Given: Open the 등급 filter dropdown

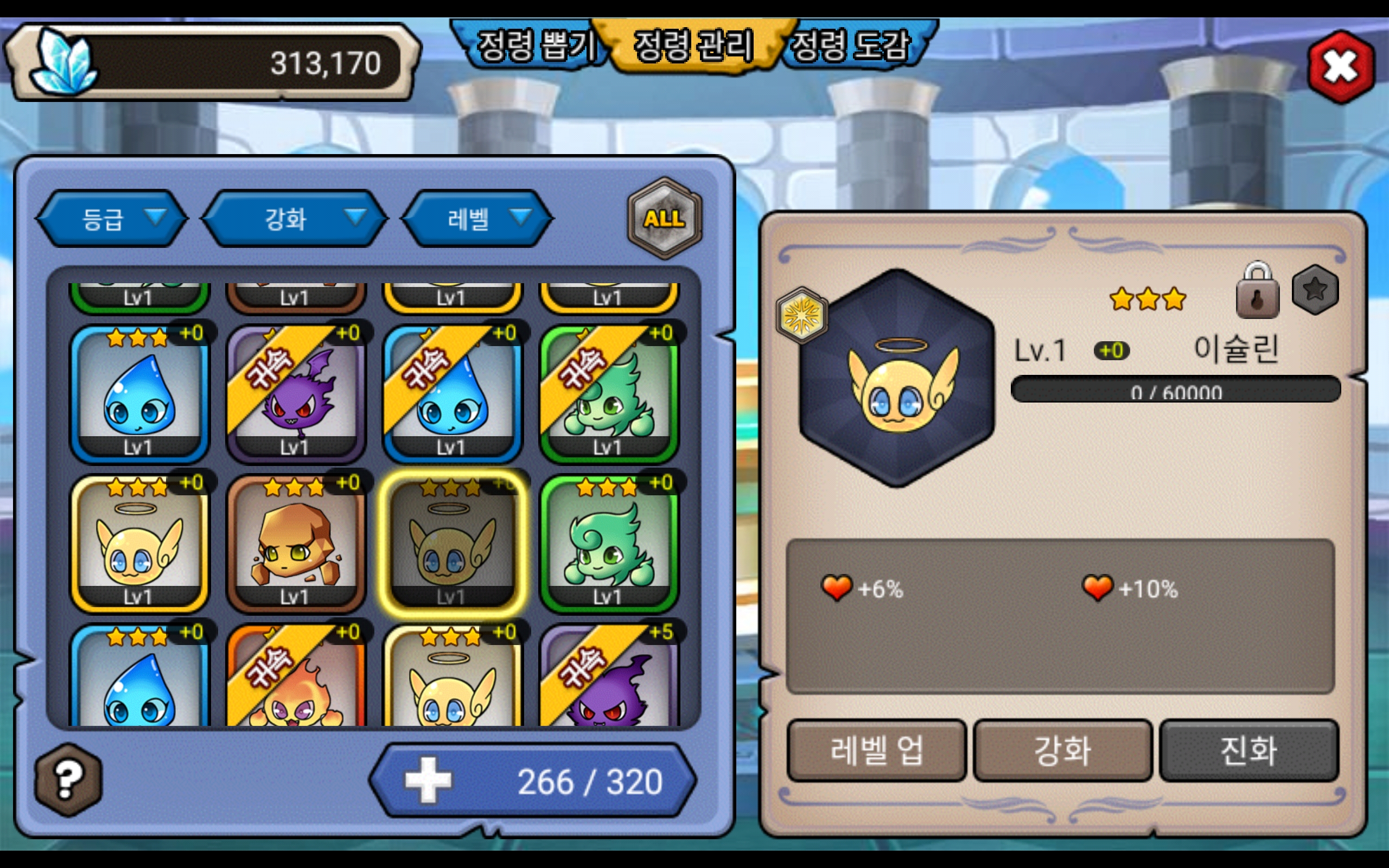Looking at the screenshot, I should 112,219.
